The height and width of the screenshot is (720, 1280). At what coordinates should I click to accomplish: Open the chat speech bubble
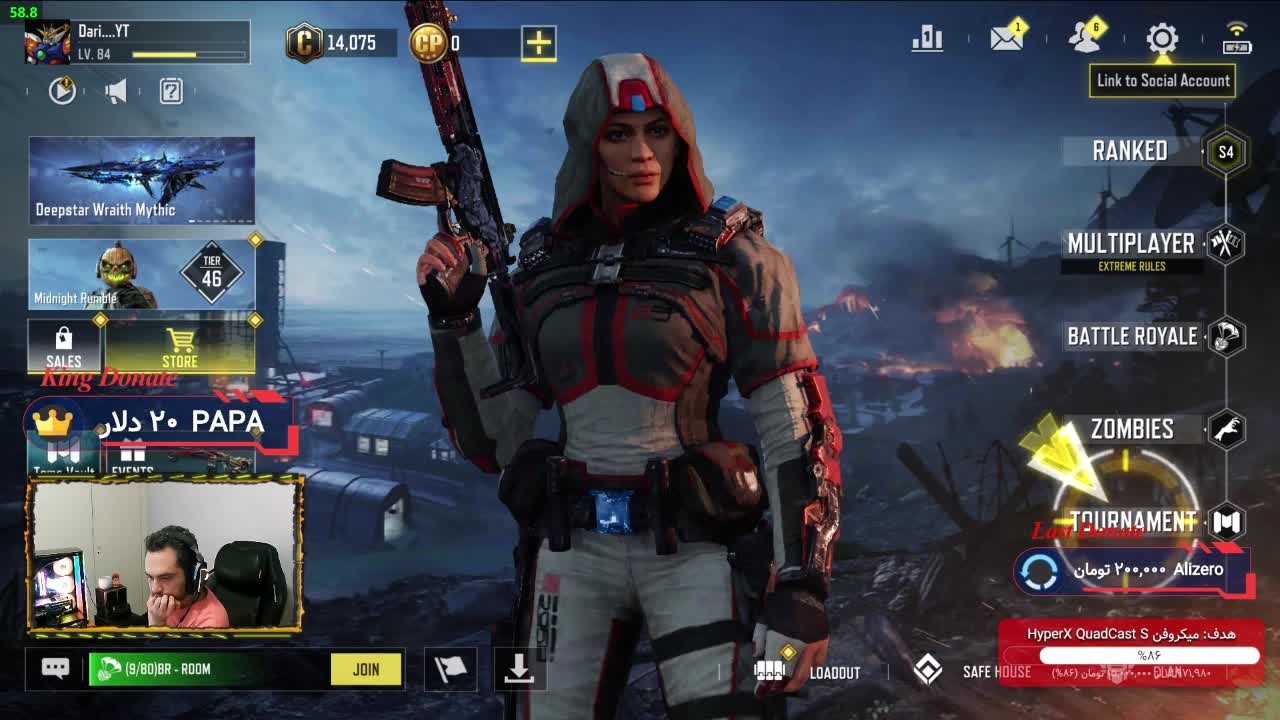coord(55,669)
